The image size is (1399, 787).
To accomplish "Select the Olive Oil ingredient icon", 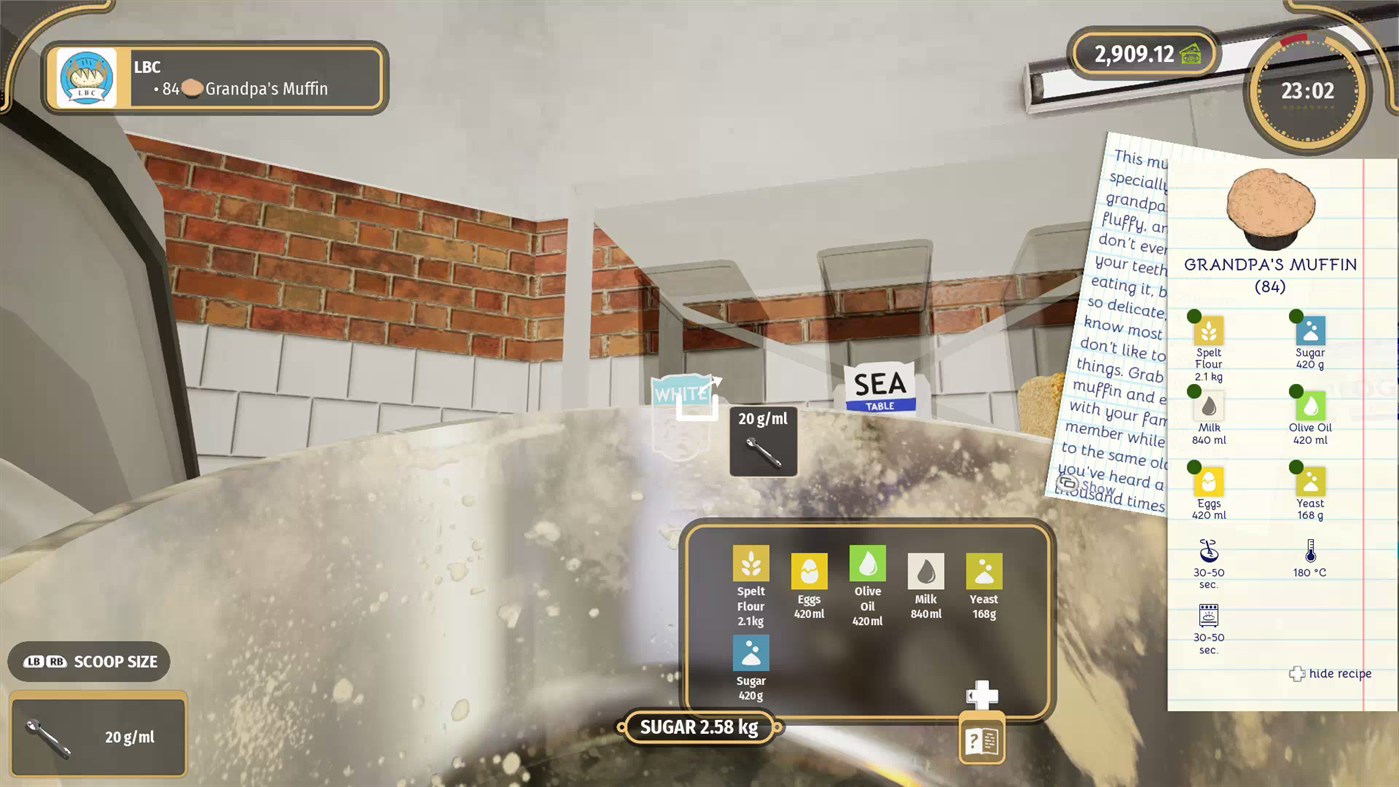I will 866,565.
